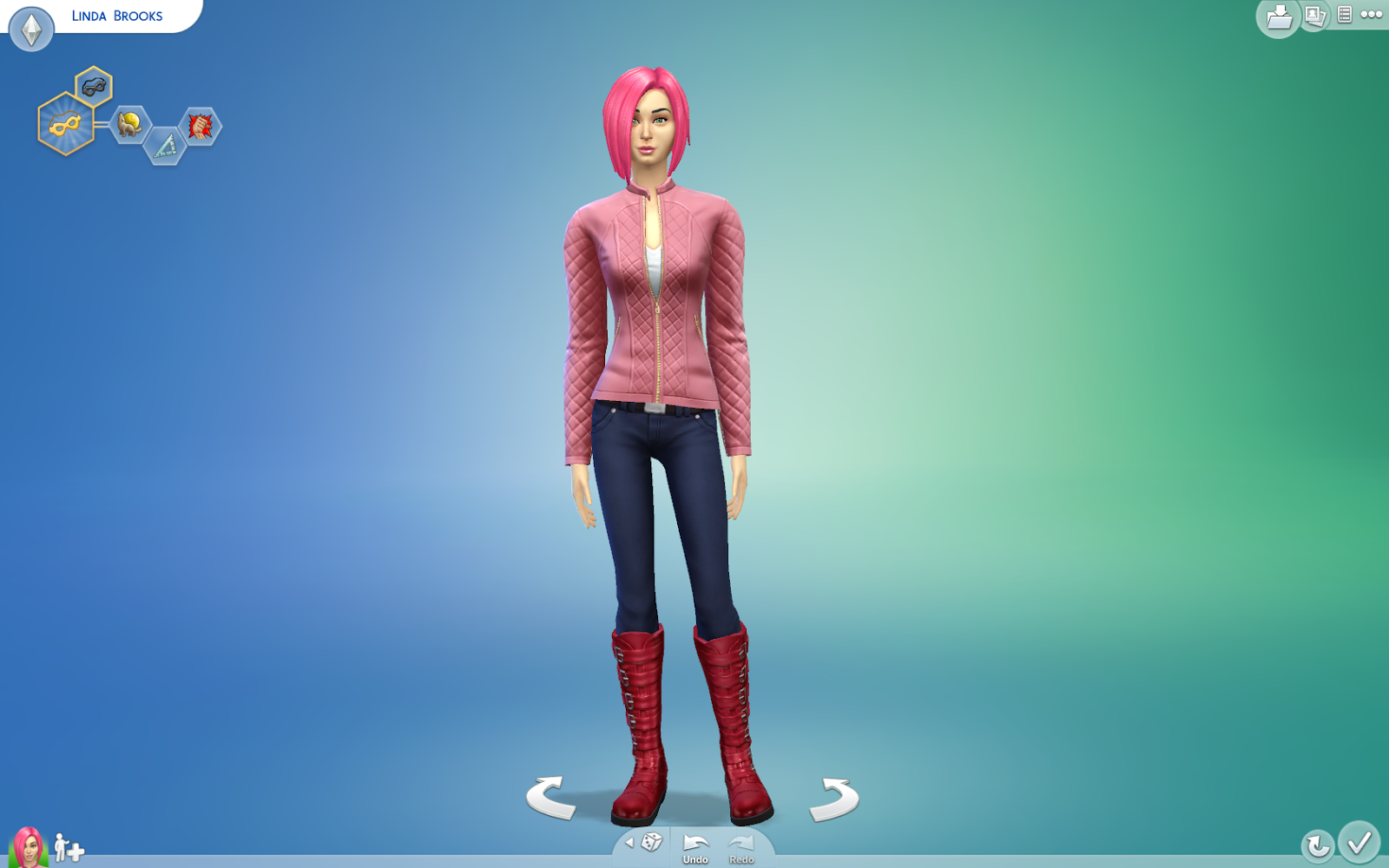The height and width of the screenshot is (868, 1389).
Task: Click the red fist Hot-Headed trait hexagon
Action: coord(198,127)
